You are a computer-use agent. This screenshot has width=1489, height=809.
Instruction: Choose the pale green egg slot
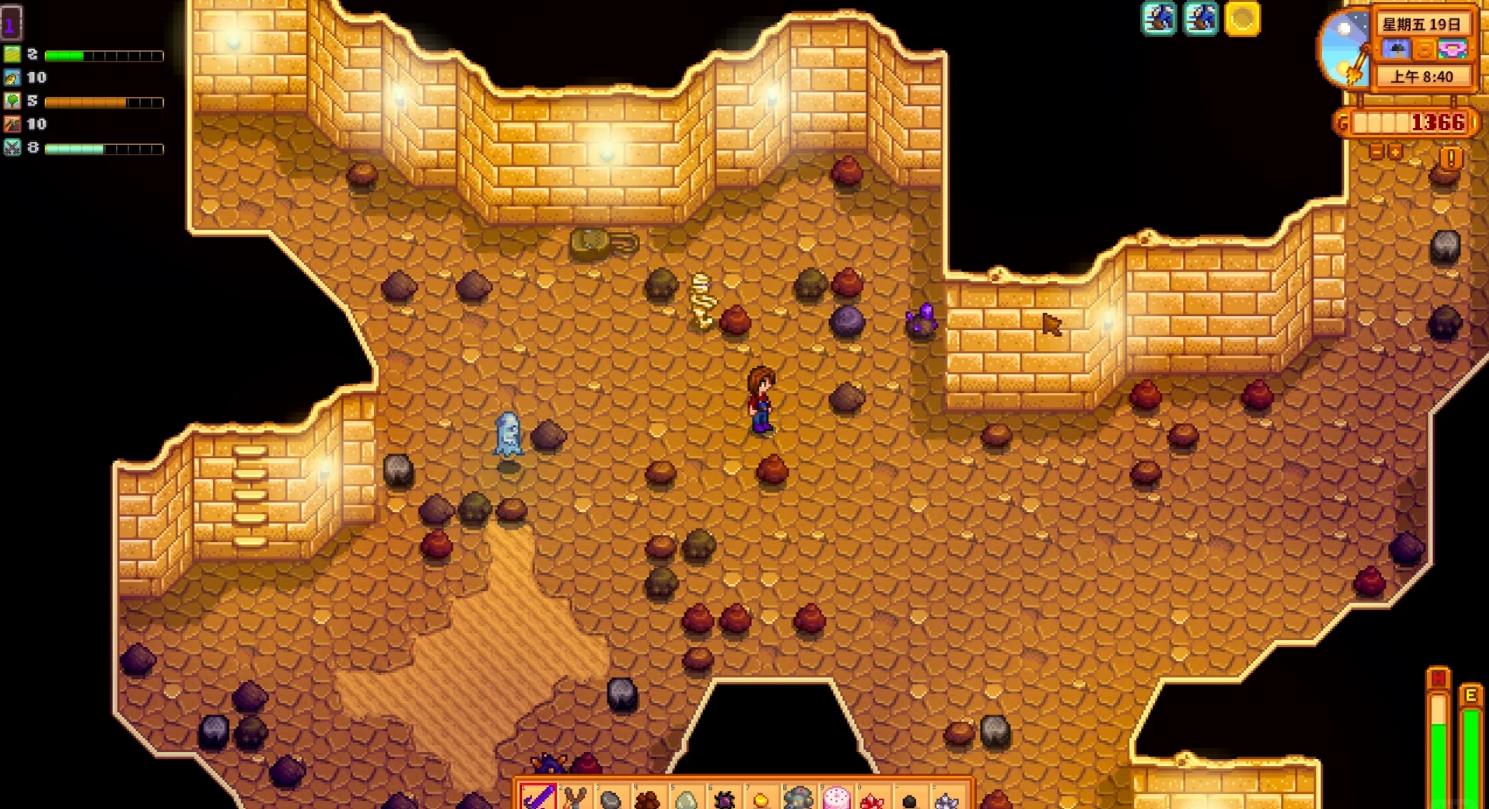click(x=686, y=799)
